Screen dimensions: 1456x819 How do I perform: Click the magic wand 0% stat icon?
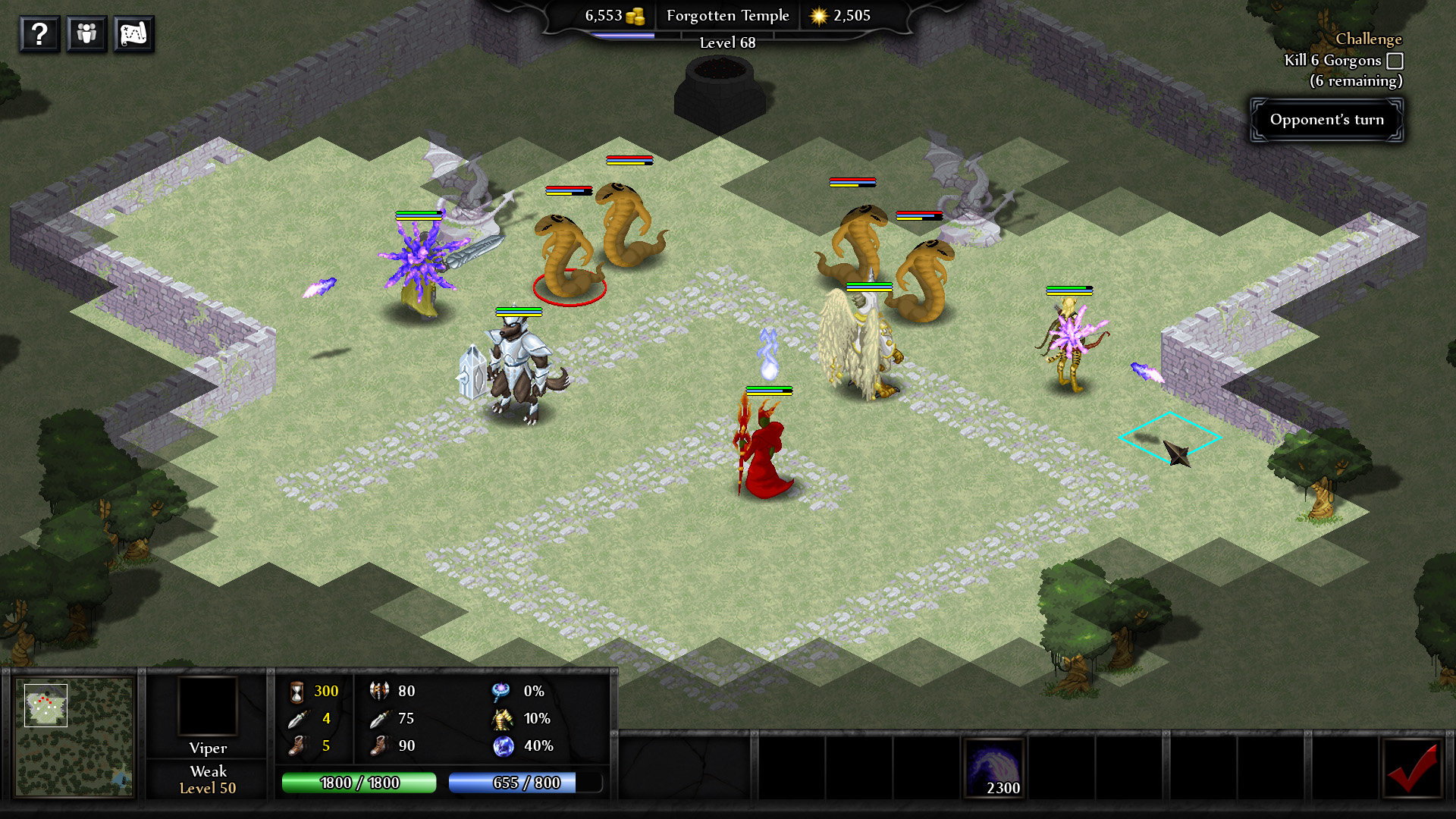[x=500, y=691]
